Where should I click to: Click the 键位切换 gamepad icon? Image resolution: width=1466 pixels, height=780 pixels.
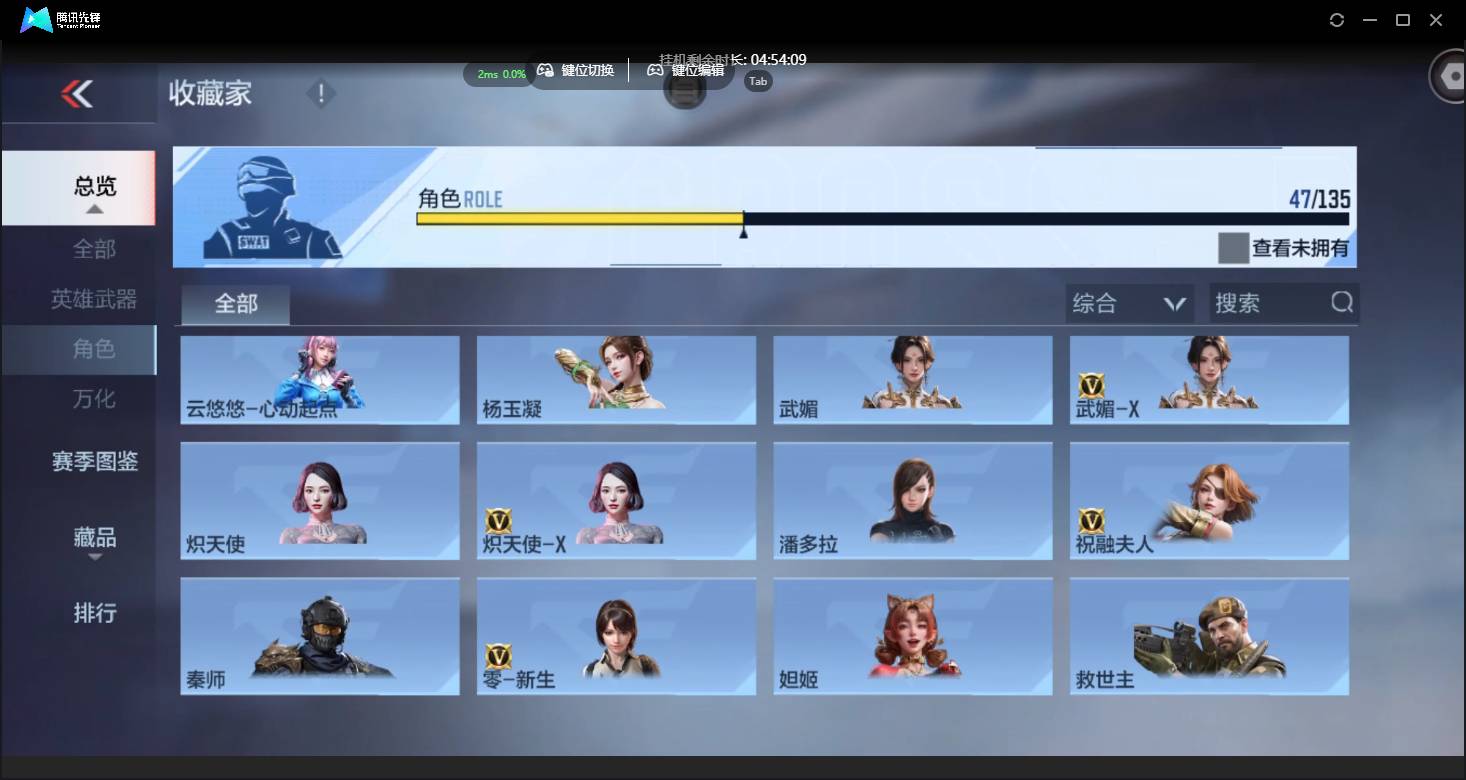pyautogui.click(x=546, y=70)
